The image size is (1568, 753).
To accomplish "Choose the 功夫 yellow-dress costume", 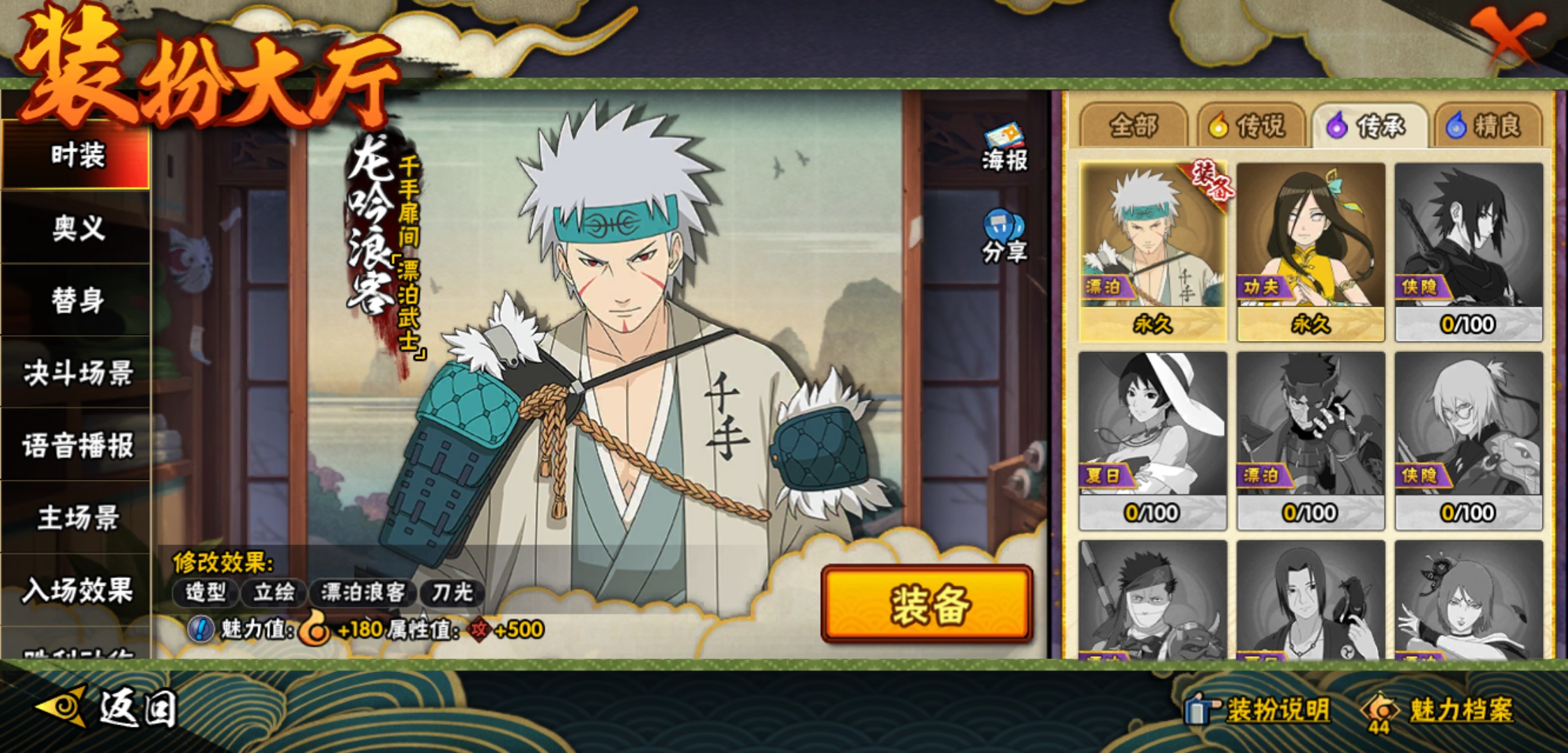I will [1311, 251].
